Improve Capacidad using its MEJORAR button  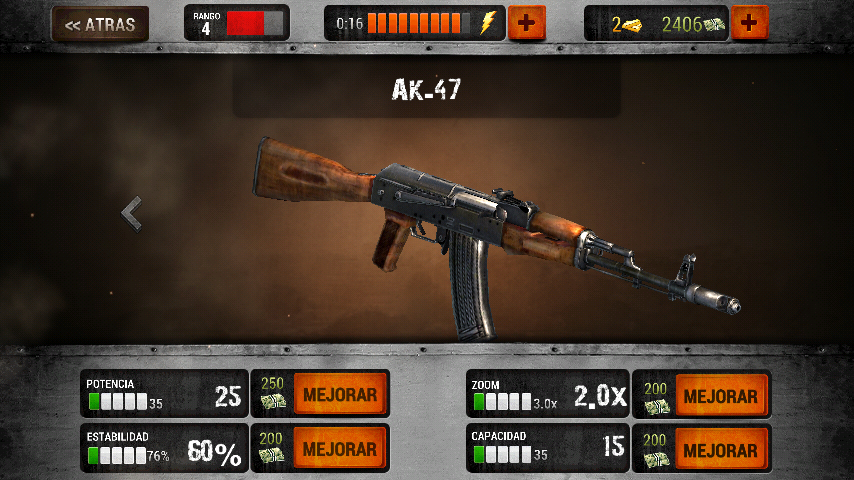[x=720, y=448]
